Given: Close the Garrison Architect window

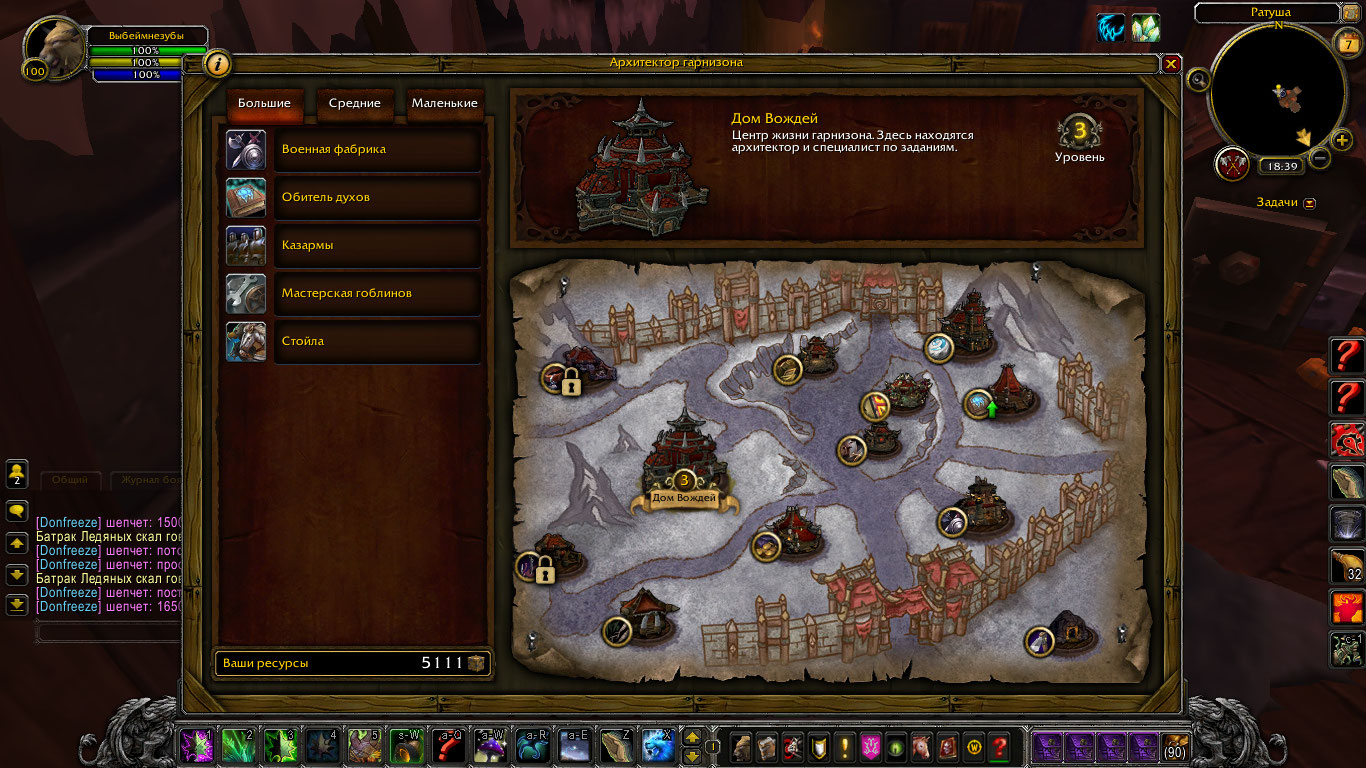Looking at the screenshot, I should point(1171,64).
